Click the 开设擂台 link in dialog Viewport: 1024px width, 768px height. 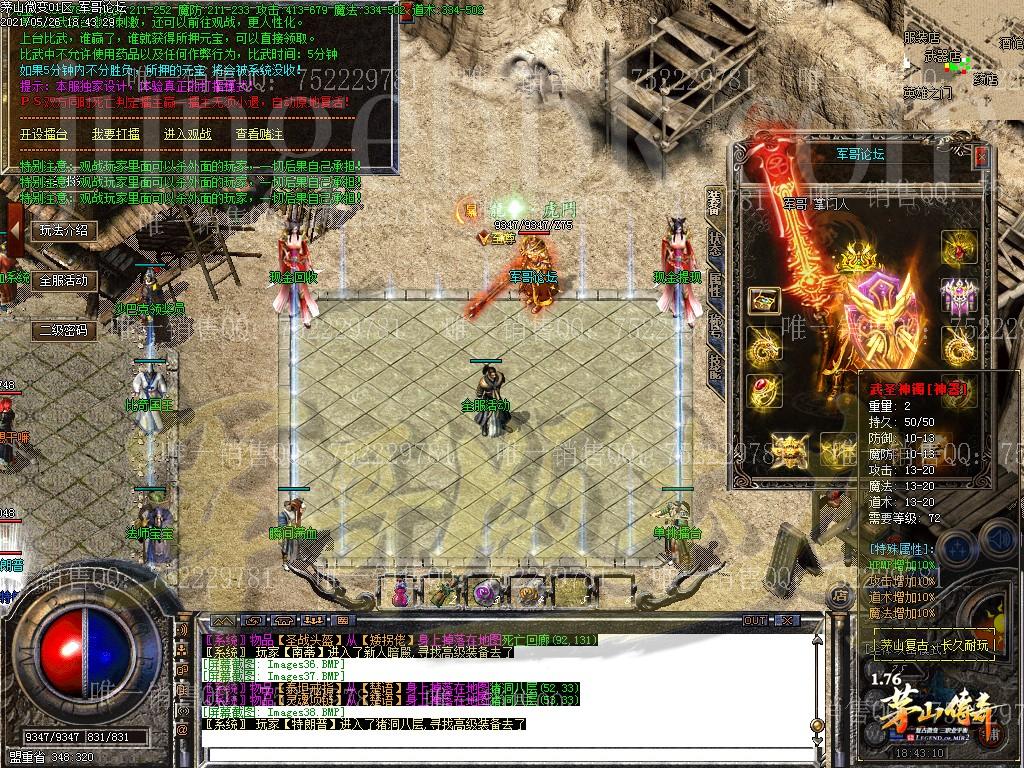pyautogui.click(x=44, y=134)
